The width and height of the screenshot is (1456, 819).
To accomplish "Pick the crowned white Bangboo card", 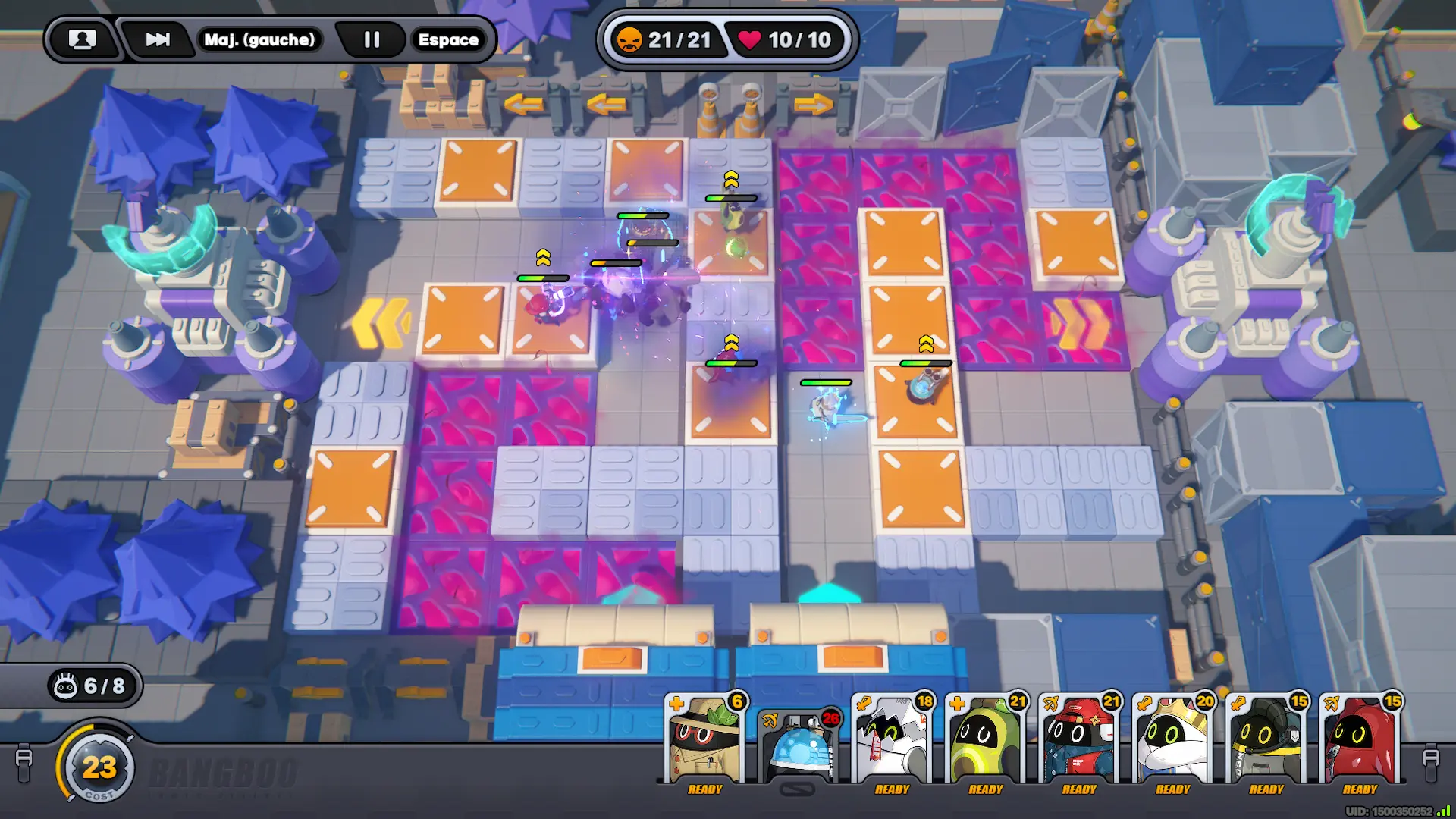I will [1172, 741].
